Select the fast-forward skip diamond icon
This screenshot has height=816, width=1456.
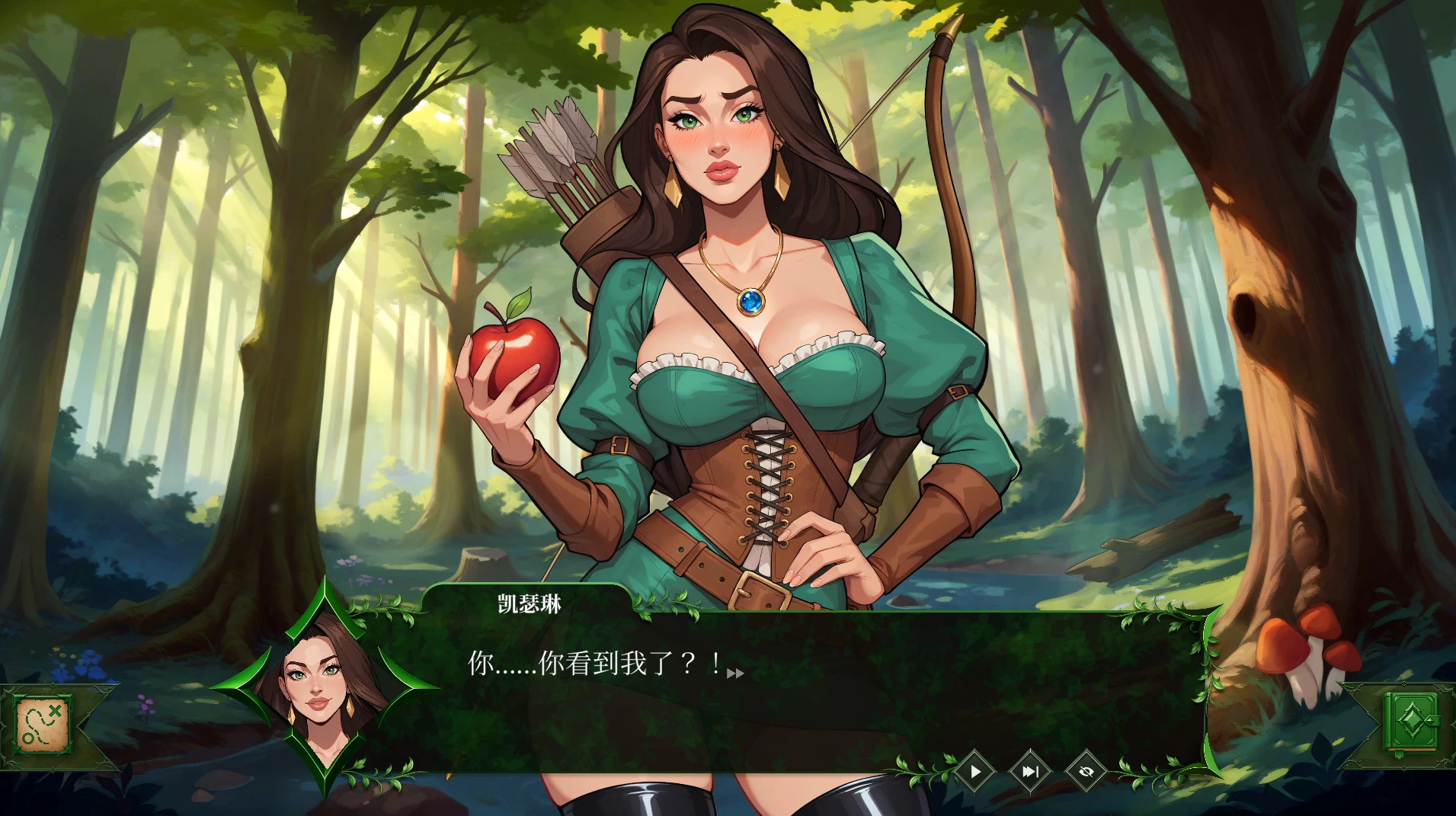[1030, 771]
